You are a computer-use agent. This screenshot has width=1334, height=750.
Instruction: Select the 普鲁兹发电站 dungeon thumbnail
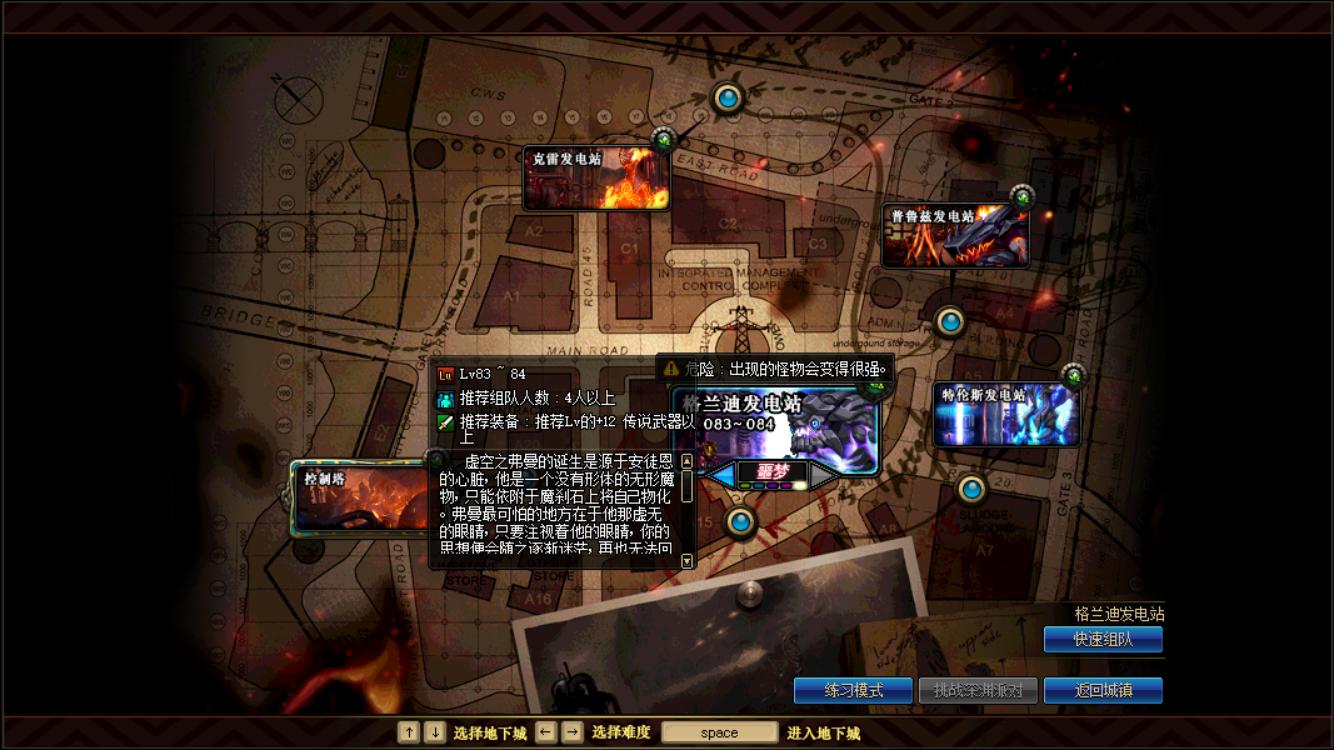953,233
